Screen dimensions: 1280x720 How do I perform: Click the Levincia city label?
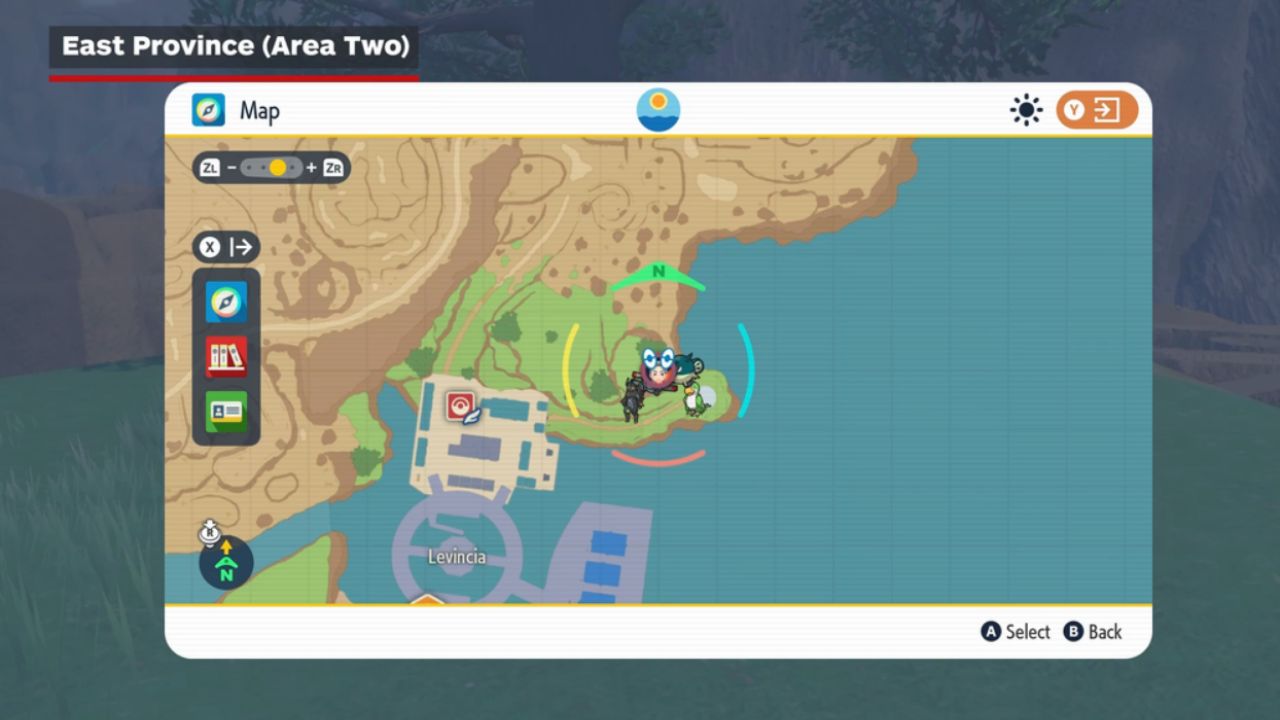click(457, 557)
